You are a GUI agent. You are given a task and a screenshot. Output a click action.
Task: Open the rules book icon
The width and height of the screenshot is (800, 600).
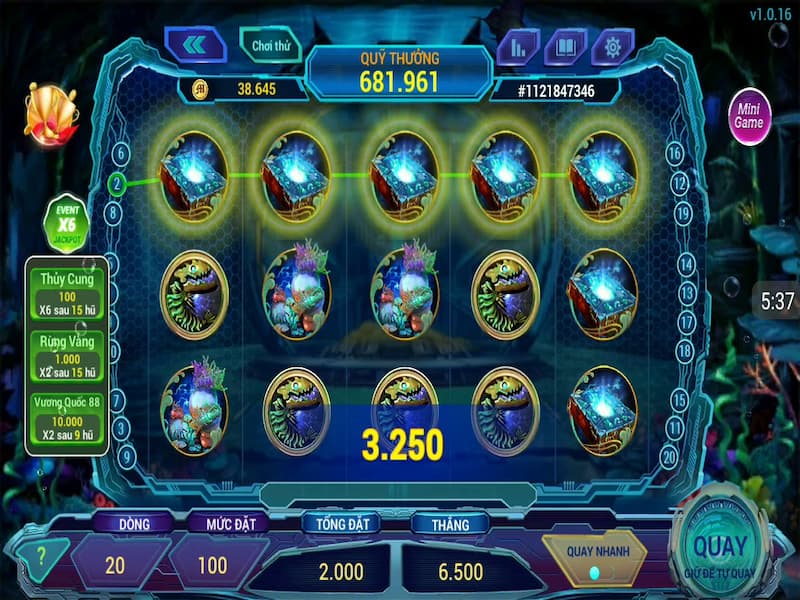(x=565, y=47)
